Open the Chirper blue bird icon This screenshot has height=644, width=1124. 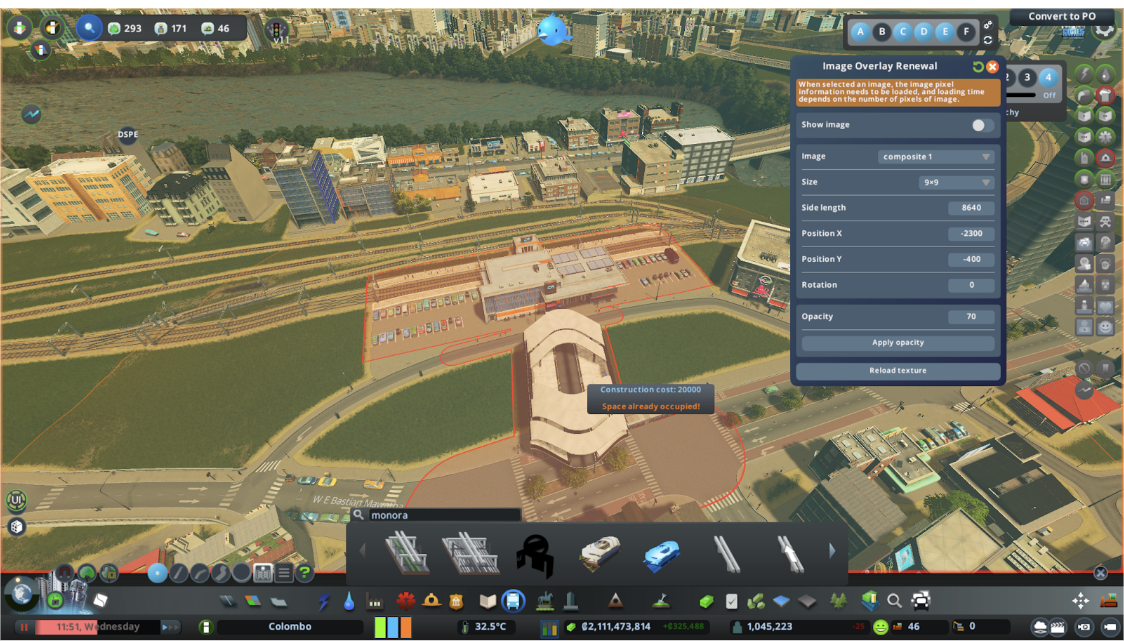pyautogui.click(x=552, y=29)
